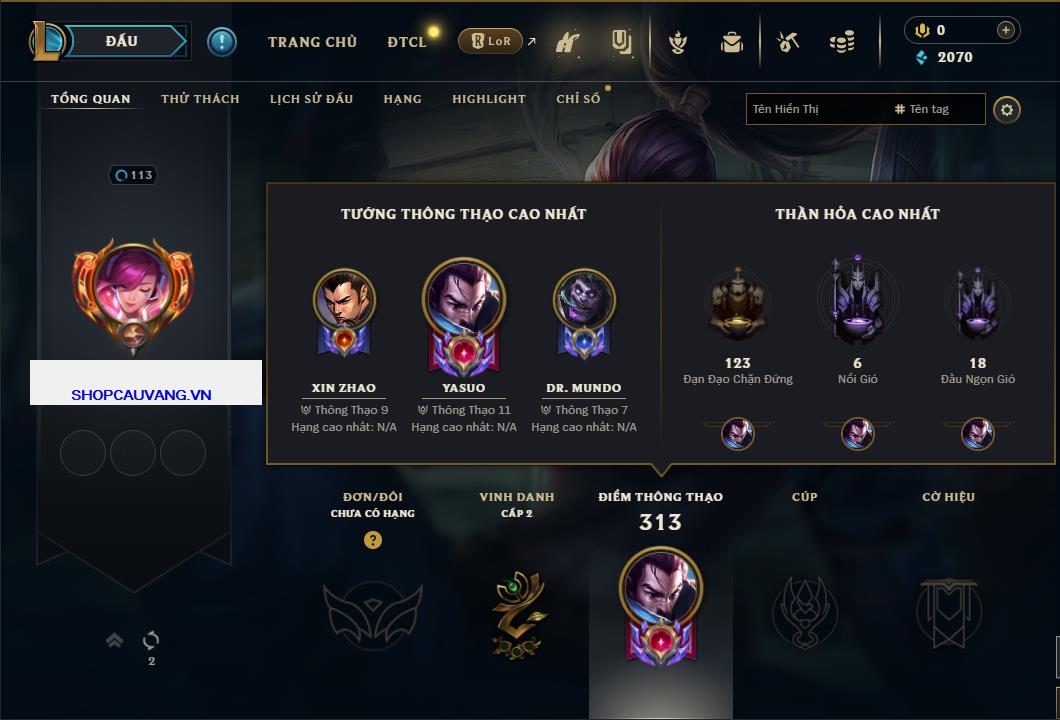The width and height of the screenshot is (1060, 720).
Task: Open profile settings gear icon
Action: point(1007,109)
